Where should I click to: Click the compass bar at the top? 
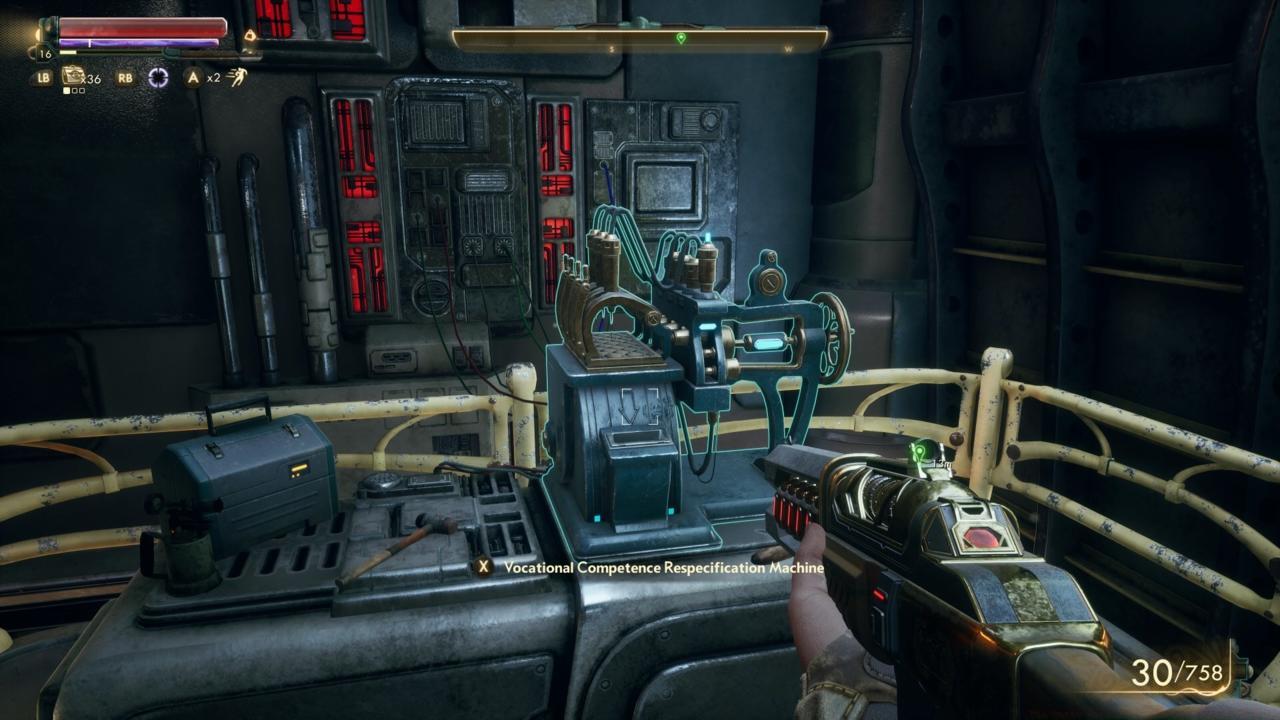point(640,39)
